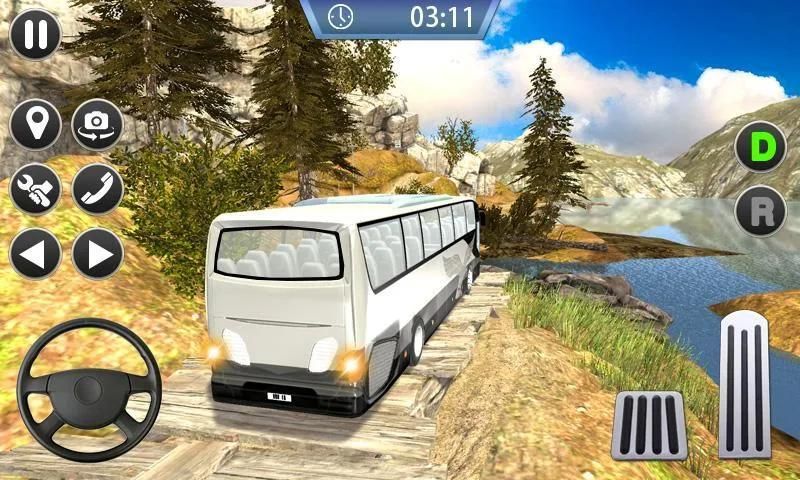Activate the phone call button
The image size is (800, 480).
[97, 188]
